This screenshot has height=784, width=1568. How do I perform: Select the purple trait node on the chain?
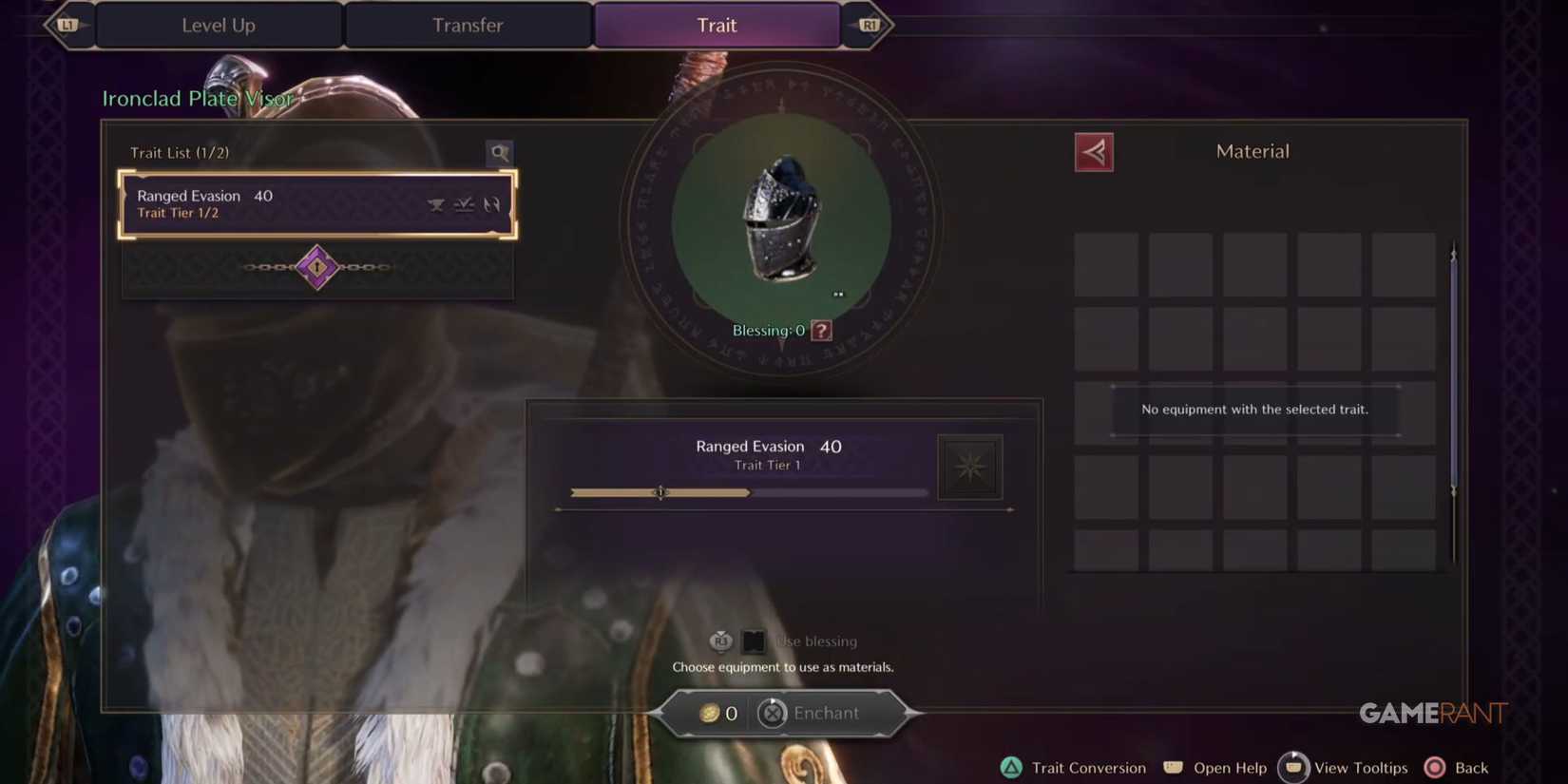point(316,267)
